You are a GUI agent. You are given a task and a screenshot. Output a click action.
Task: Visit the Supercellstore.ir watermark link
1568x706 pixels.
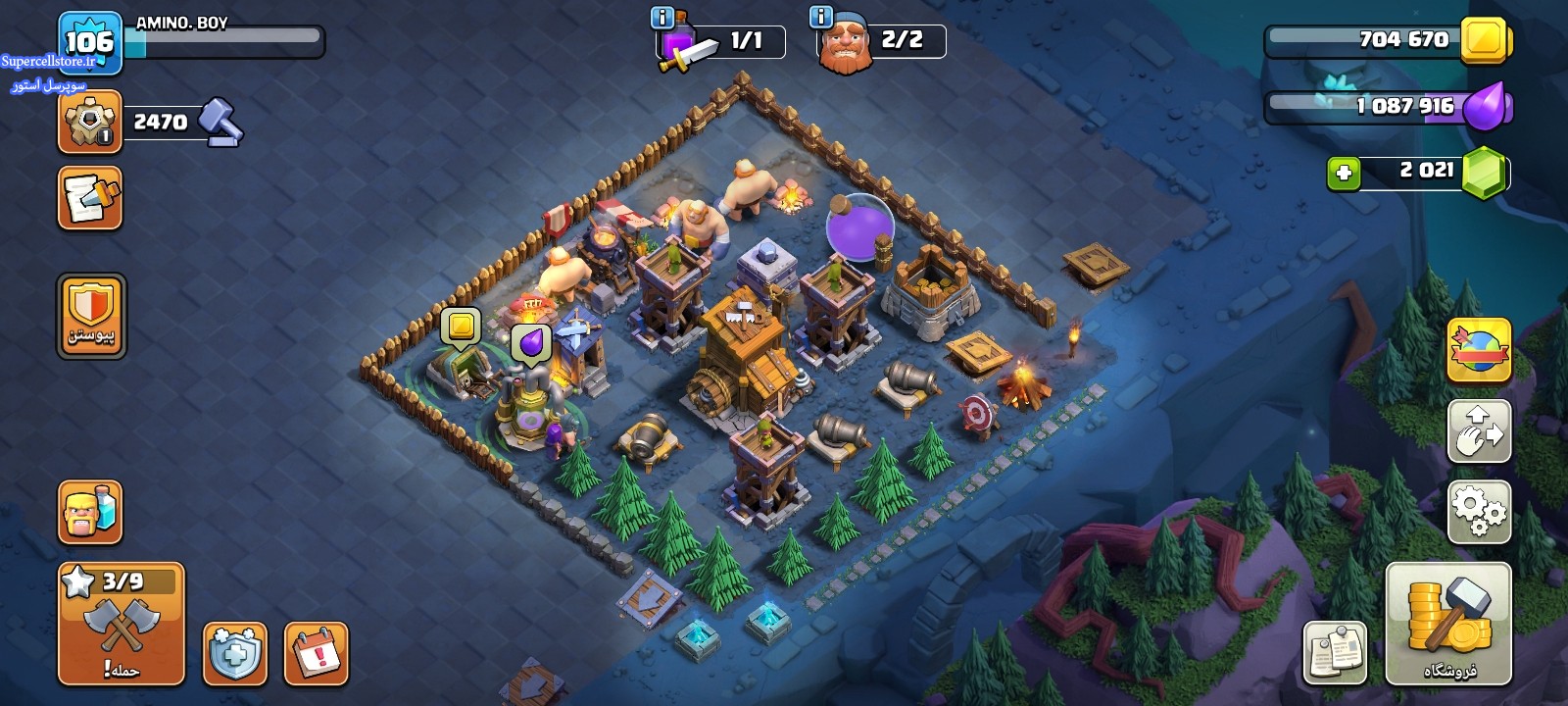pyautogui.click(x=48, y=61)
